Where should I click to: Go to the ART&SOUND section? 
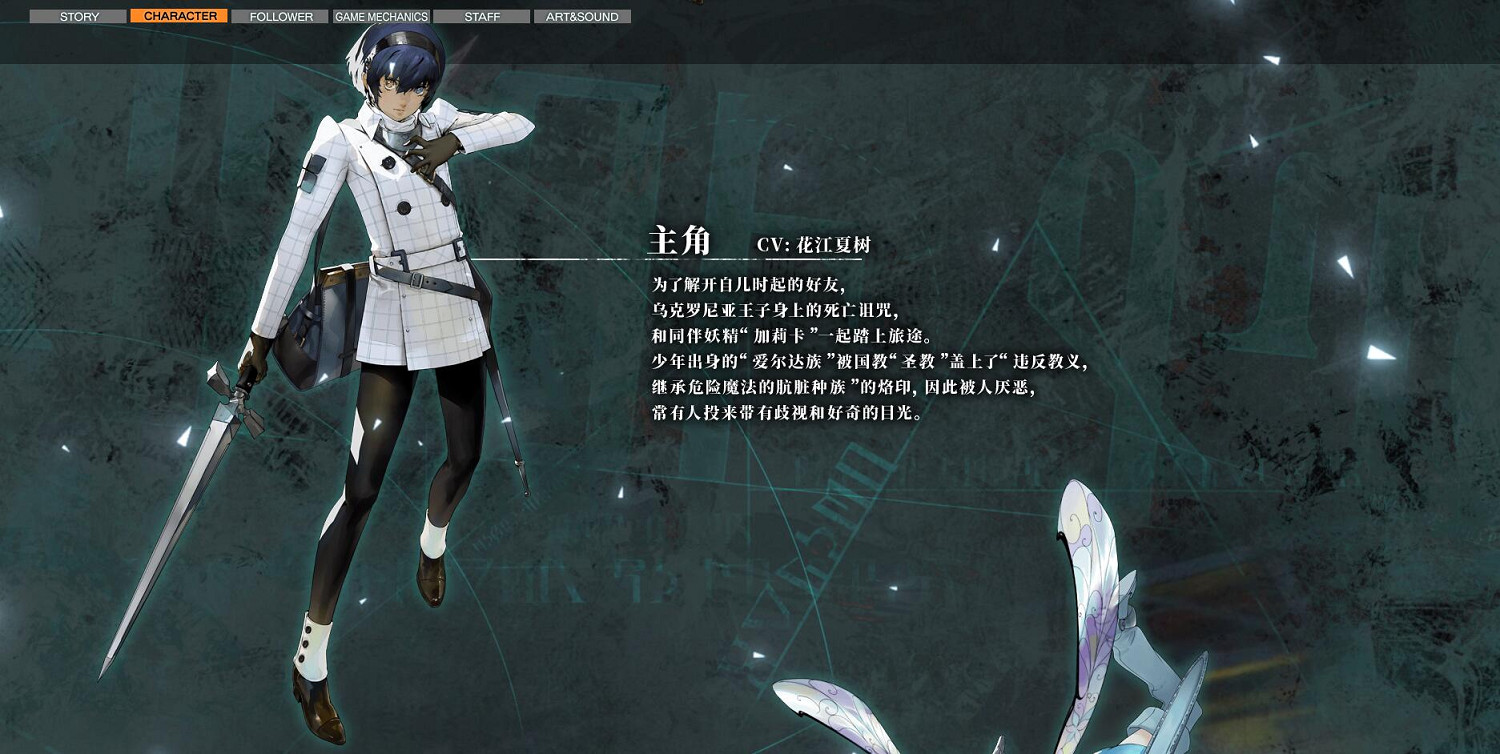click(x=582, y=16)
